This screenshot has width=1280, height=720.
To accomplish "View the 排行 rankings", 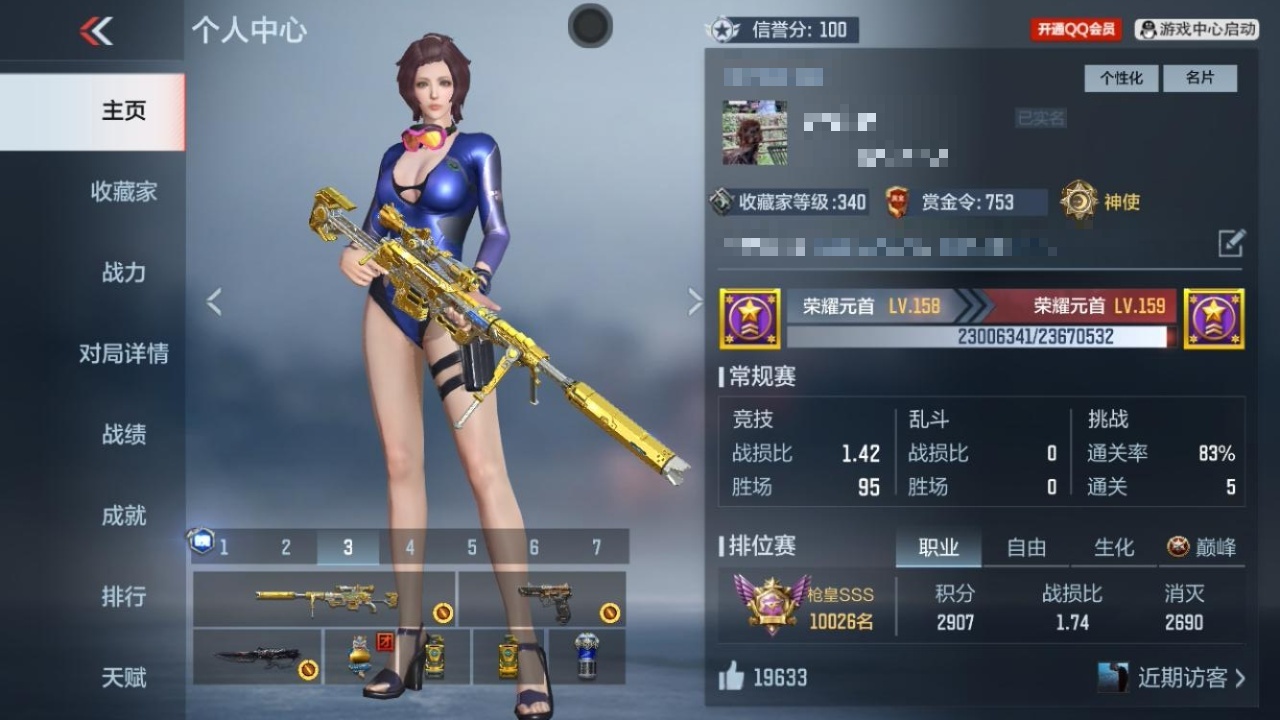I will [x=123, y=596].
